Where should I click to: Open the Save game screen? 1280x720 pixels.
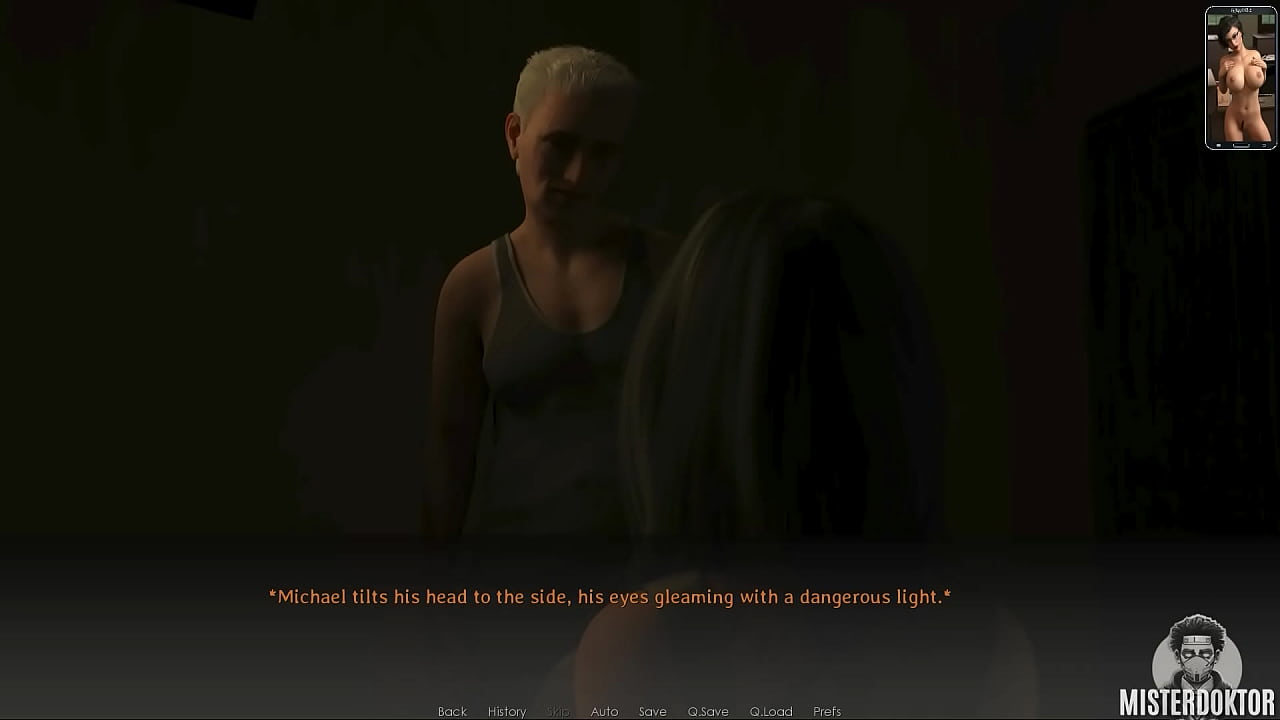tap(652, 711)
